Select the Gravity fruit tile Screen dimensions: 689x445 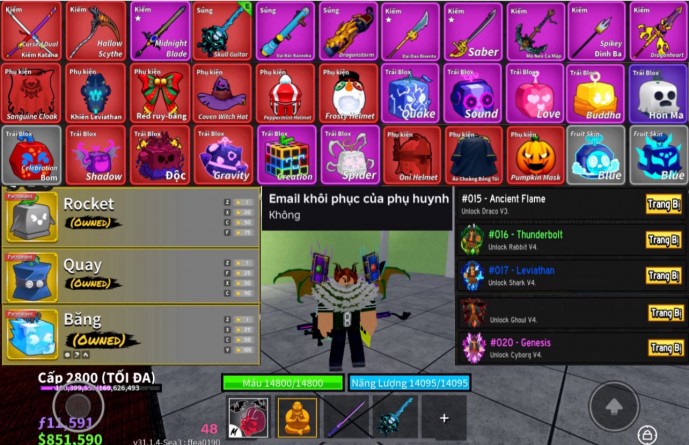coord(219,156)
